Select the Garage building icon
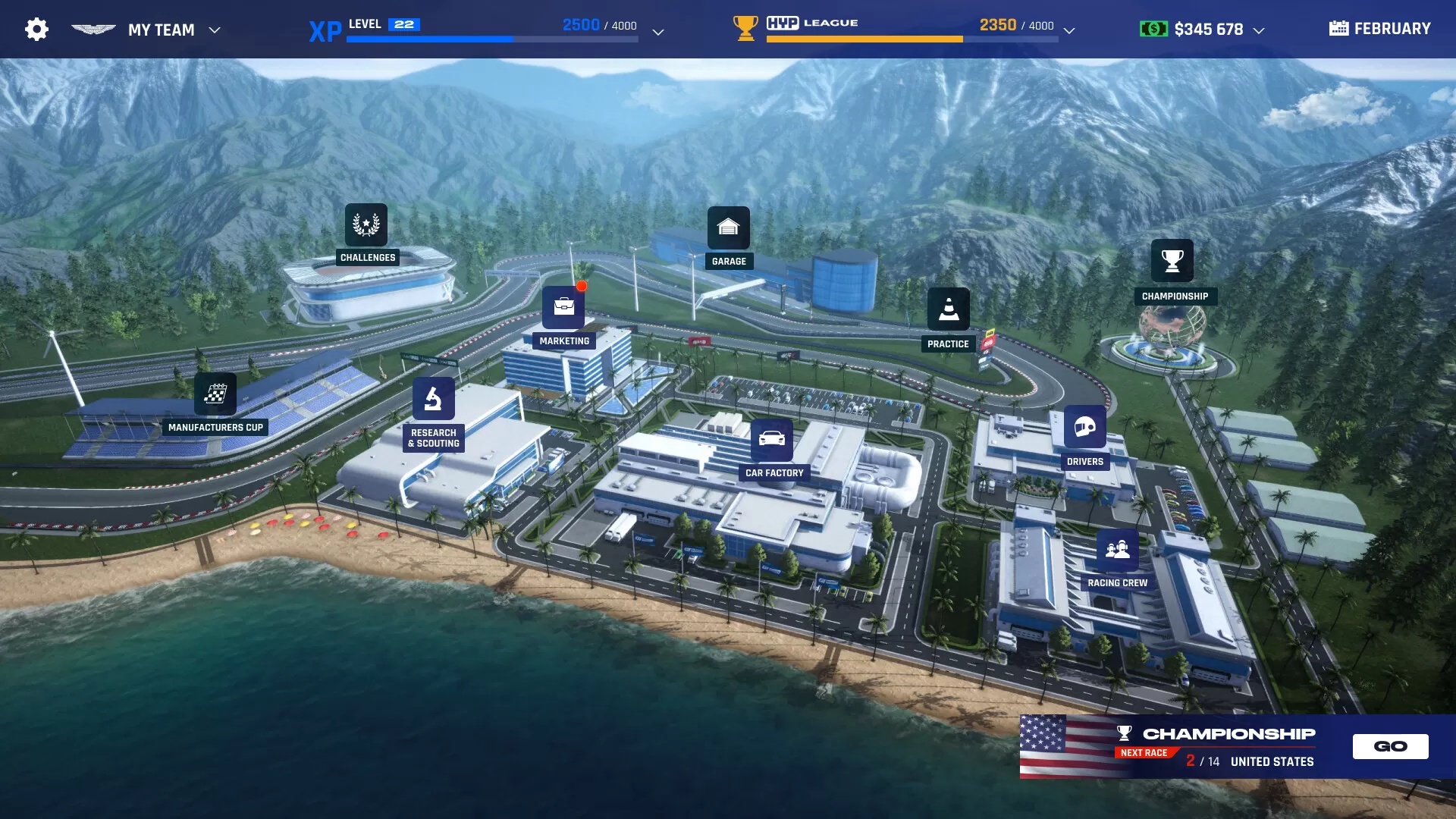1456x819 pixels. [x=729, y=227]
